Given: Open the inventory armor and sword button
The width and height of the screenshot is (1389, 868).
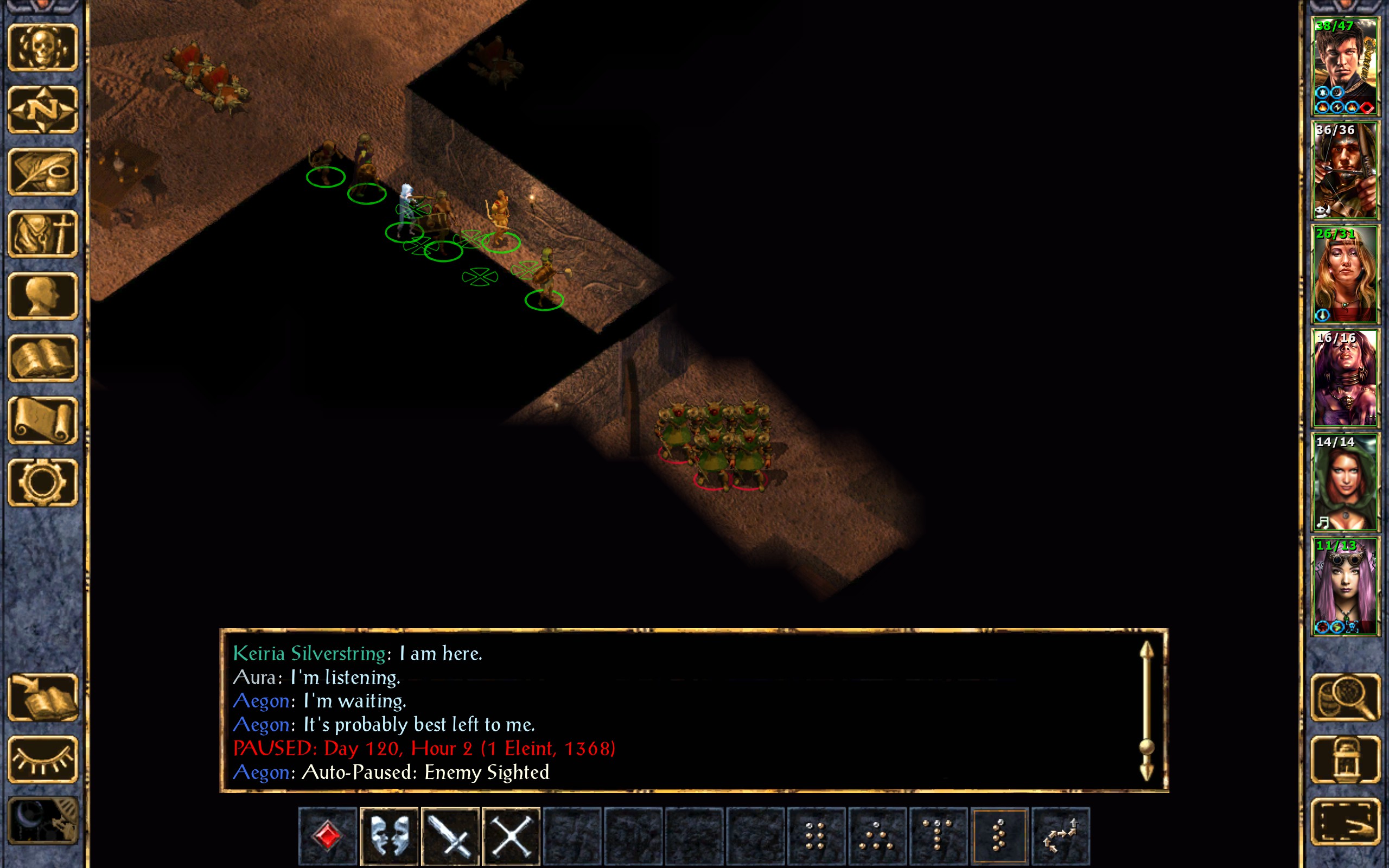Looking at the screenshot, I should 43,234.
